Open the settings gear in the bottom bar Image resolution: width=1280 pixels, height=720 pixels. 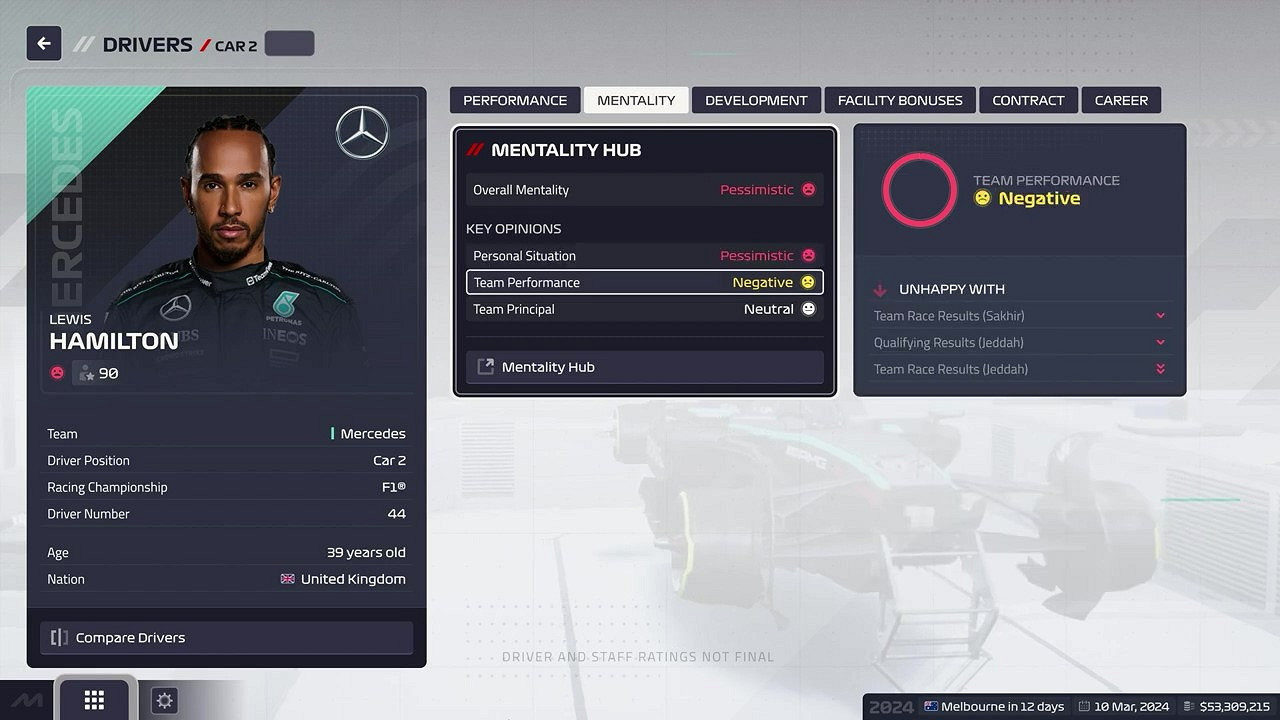pyautogui.click(x=163, y=700)
